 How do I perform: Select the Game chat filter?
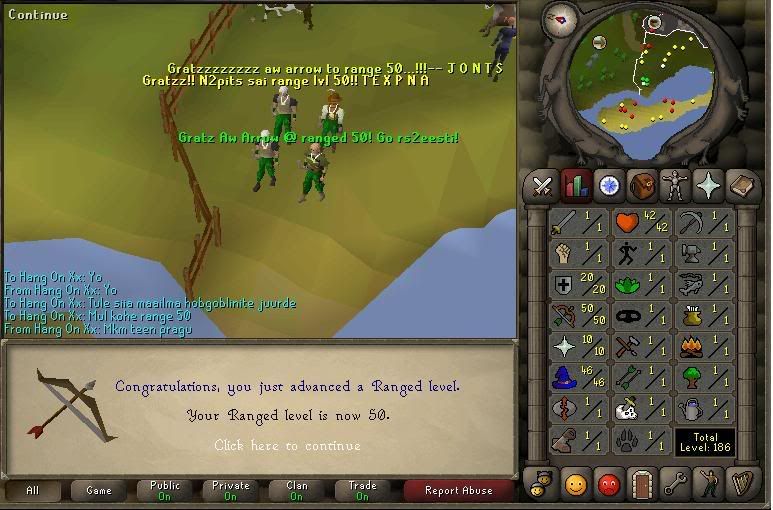click(99, 491)
